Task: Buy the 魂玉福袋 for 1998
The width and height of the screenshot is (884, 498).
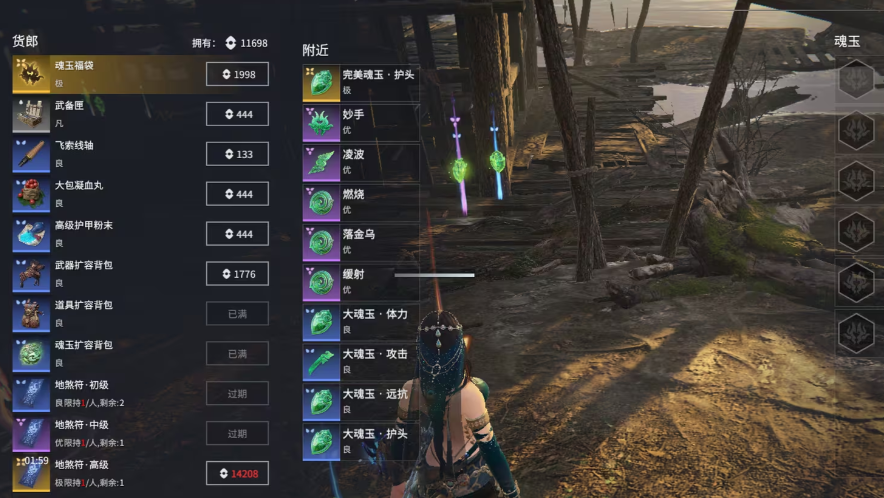Action: click(x=237, y=75)
